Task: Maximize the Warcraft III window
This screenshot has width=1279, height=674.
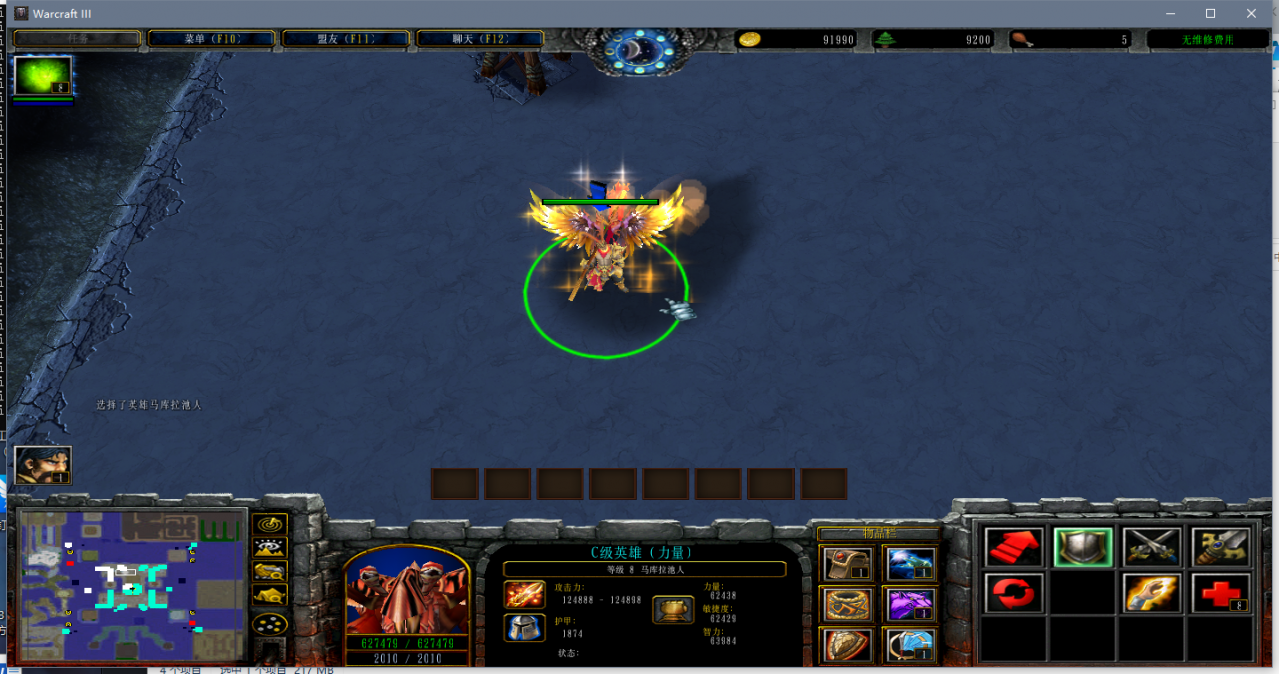Action: point(1210,13)
